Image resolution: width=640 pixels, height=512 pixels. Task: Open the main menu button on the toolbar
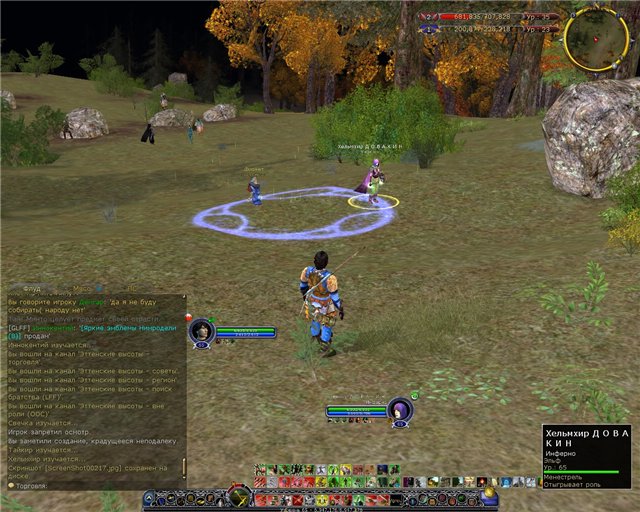tap(150, 497)
